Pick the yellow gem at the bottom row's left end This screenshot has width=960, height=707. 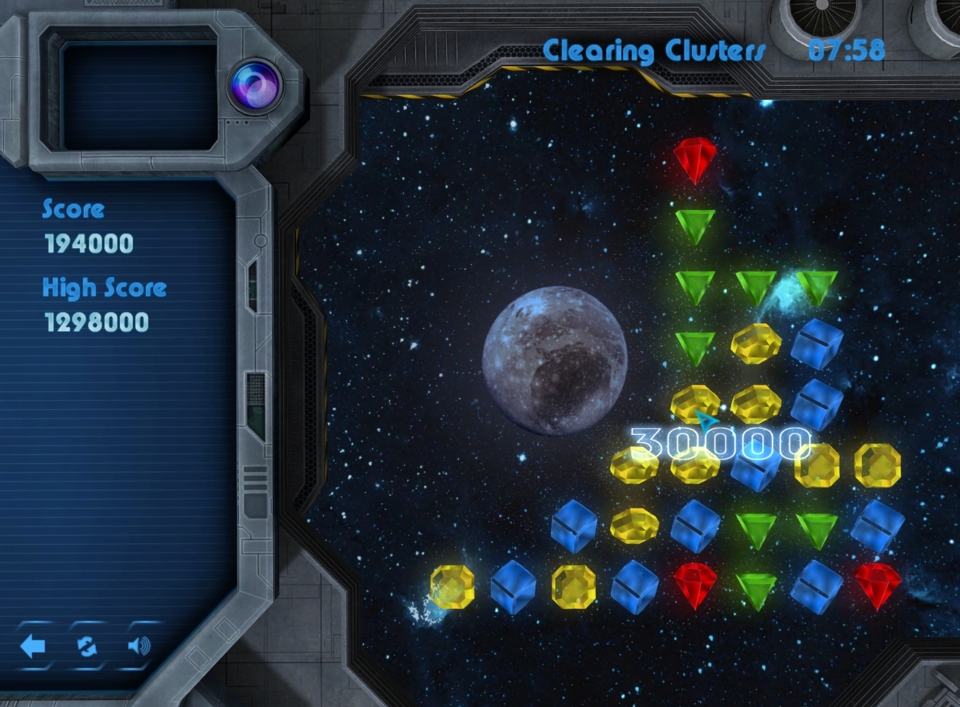pos(452,586)
